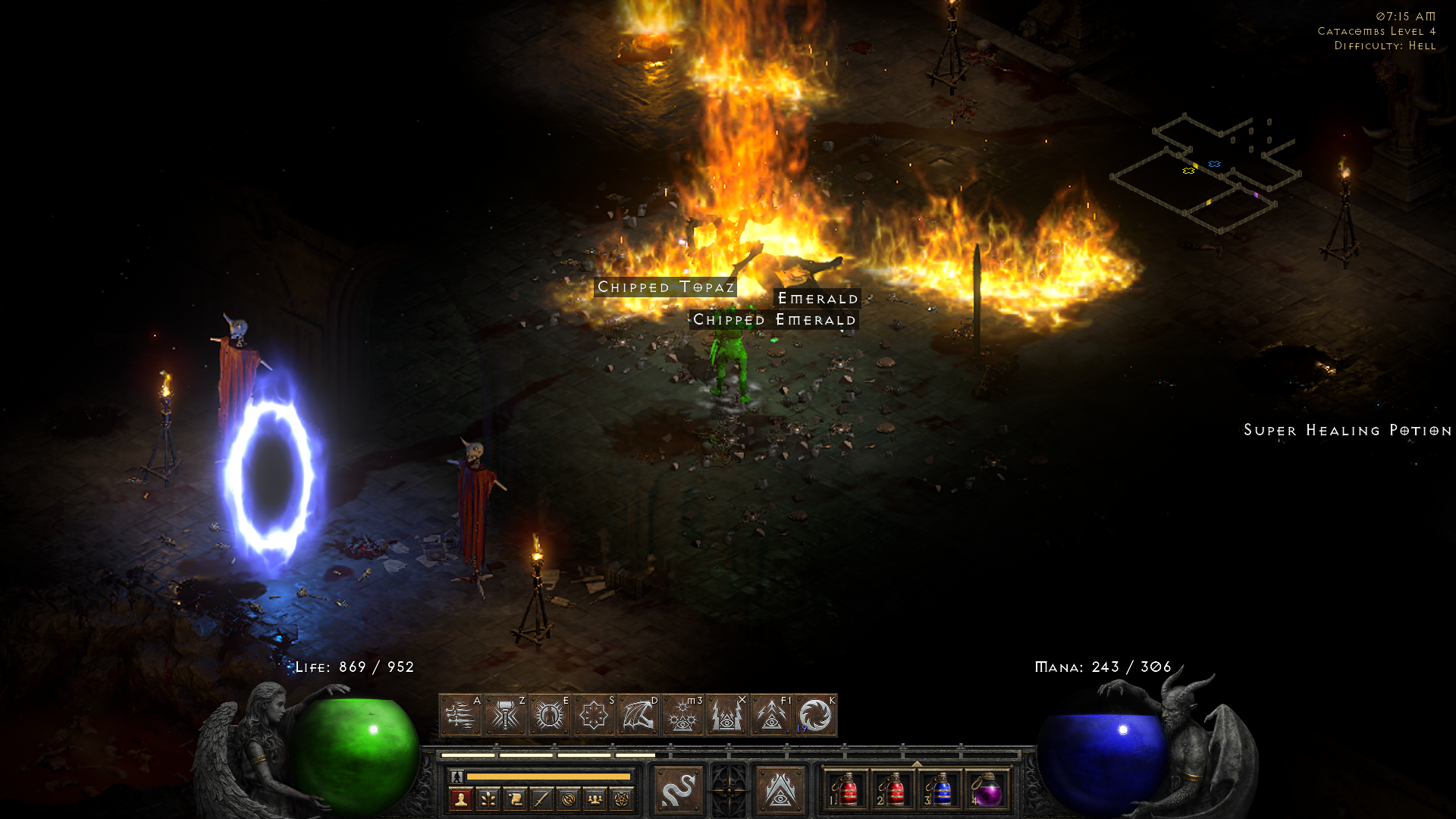This screenshot has width=1456, height=819.
Task: Click the experience bar at the bottom
Action: click(x=549, y=777)
